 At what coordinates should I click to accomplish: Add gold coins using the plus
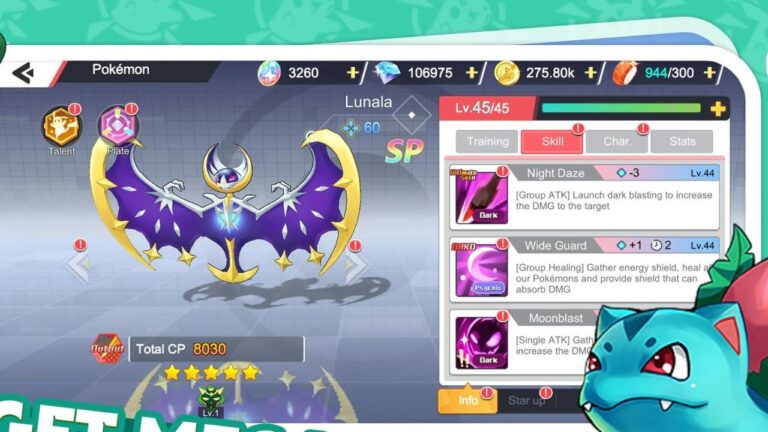click(590, 73)
